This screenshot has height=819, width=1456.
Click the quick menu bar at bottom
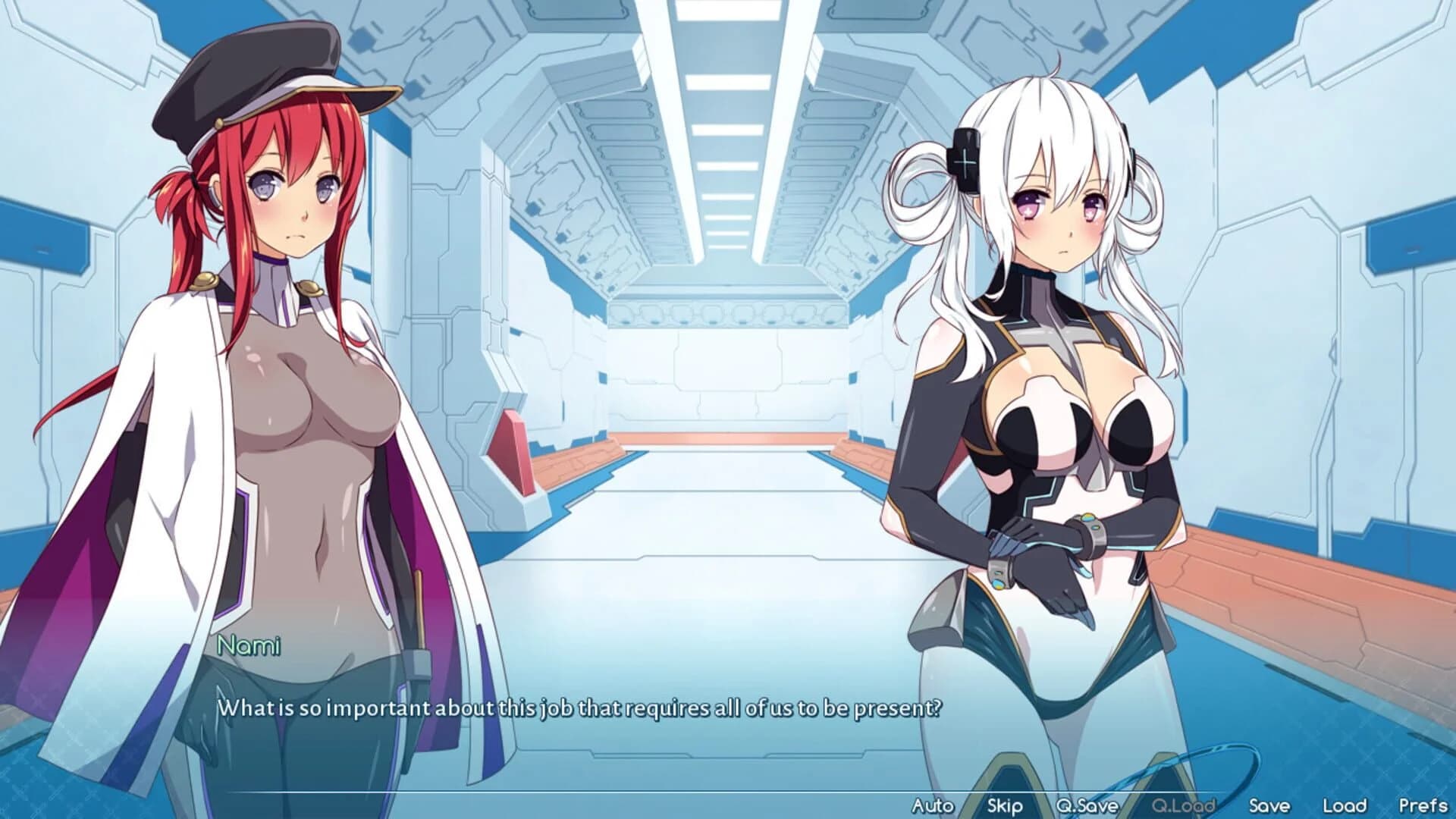click(1179, 807)
